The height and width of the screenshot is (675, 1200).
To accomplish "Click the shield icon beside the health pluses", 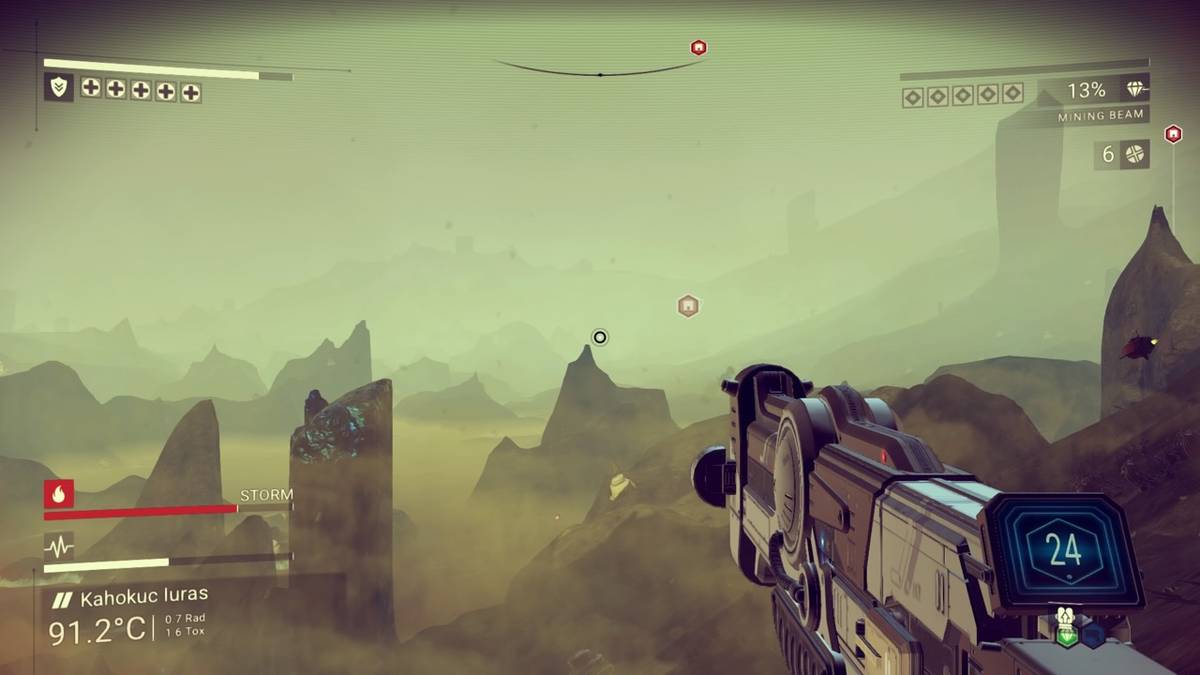I will click(x=58, y=87).
